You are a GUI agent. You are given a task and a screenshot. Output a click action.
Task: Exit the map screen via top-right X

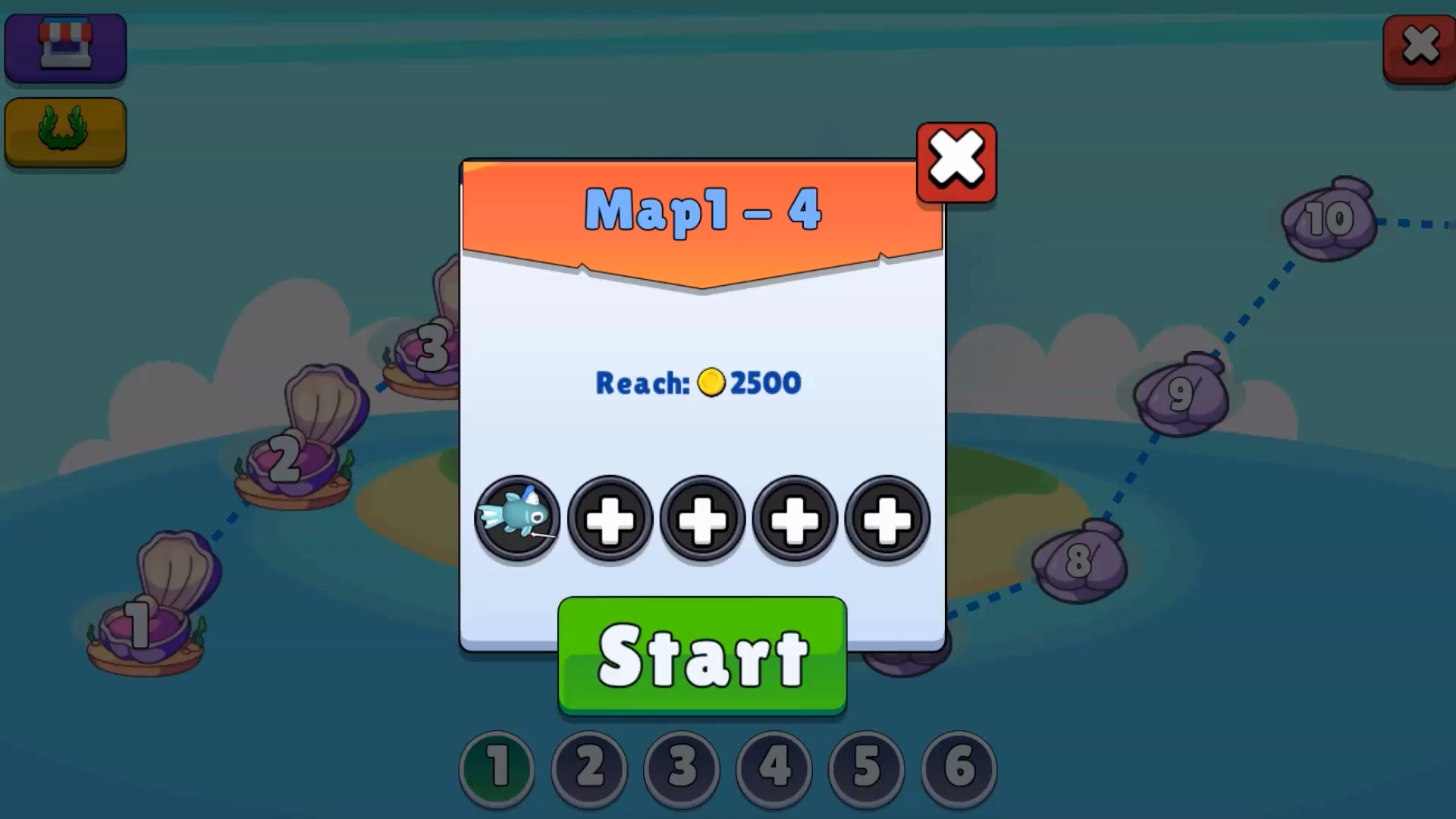pyautogui.click(x=1420, y=45)
